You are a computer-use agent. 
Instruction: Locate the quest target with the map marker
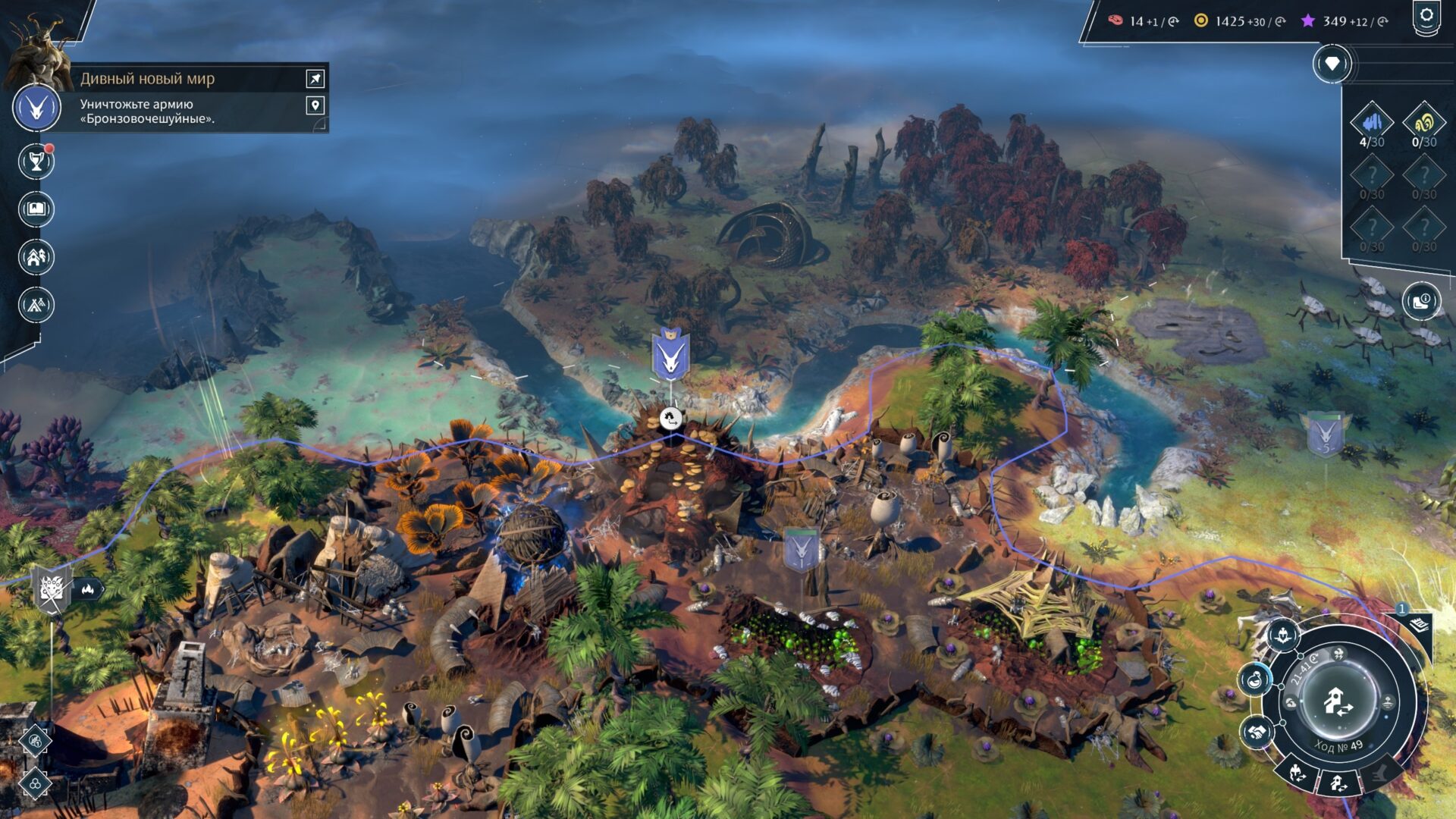[x=315, y=105]
